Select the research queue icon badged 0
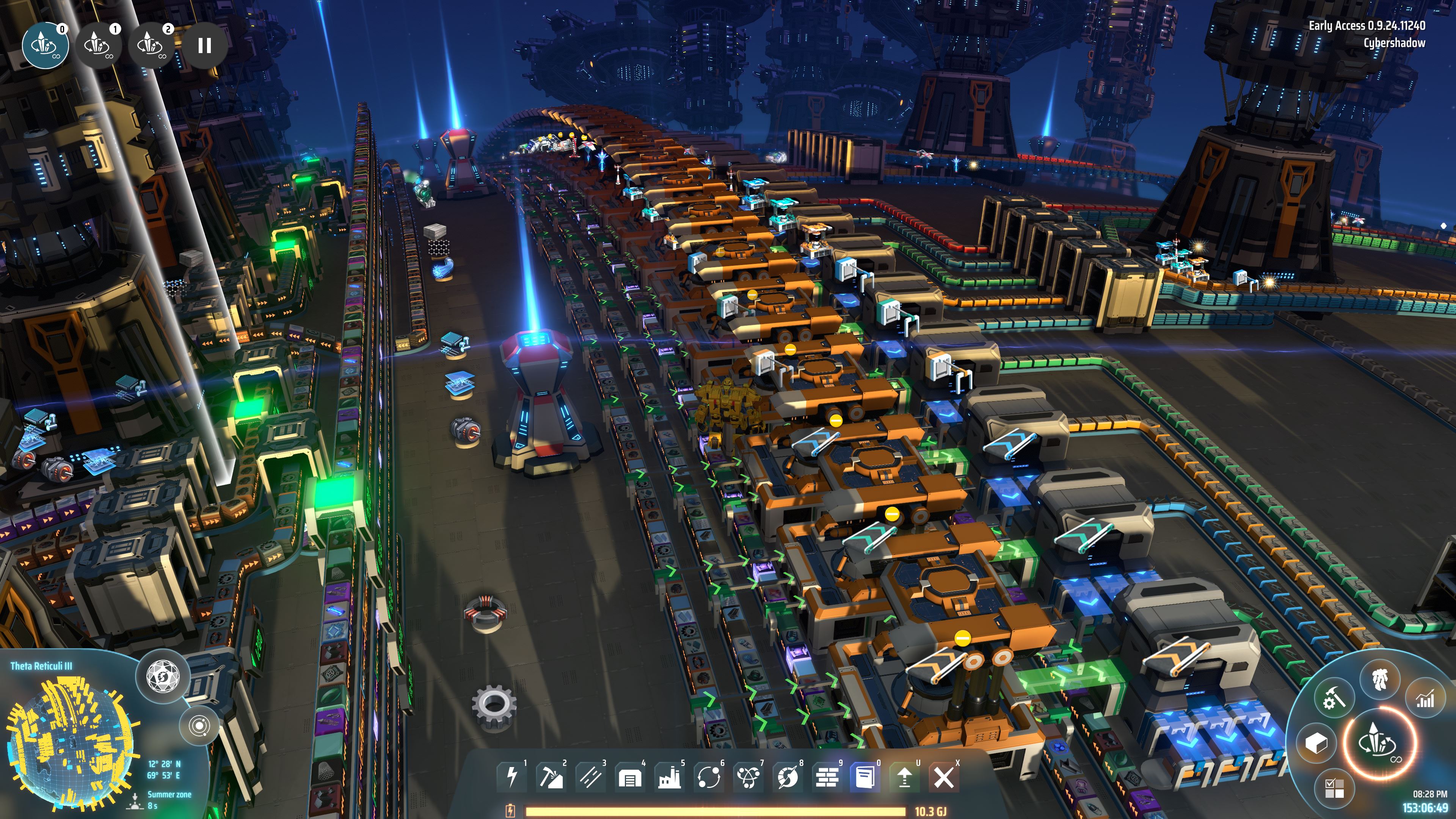 click(x=45, y=45)
